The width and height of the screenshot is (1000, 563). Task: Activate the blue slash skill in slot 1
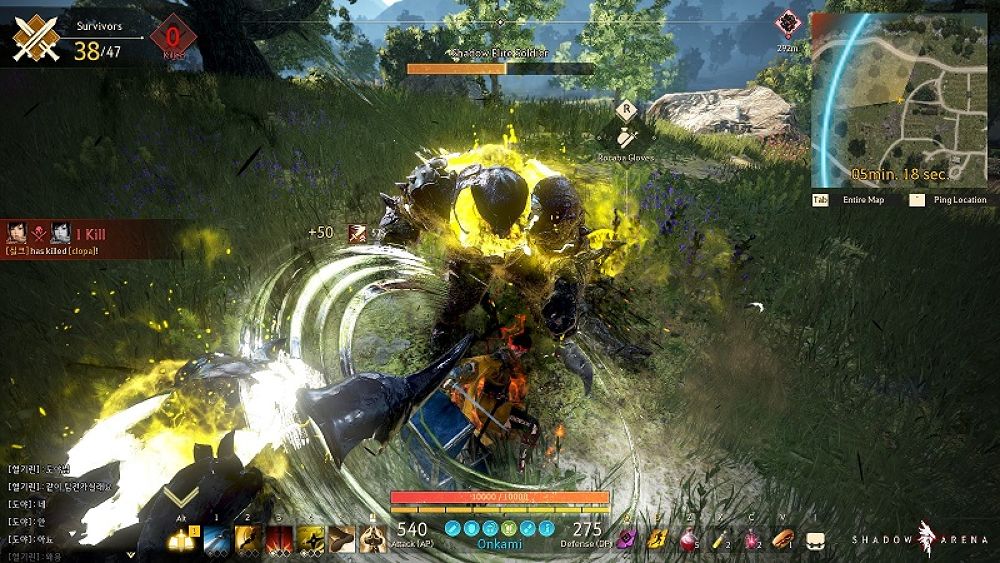(218, 539)
